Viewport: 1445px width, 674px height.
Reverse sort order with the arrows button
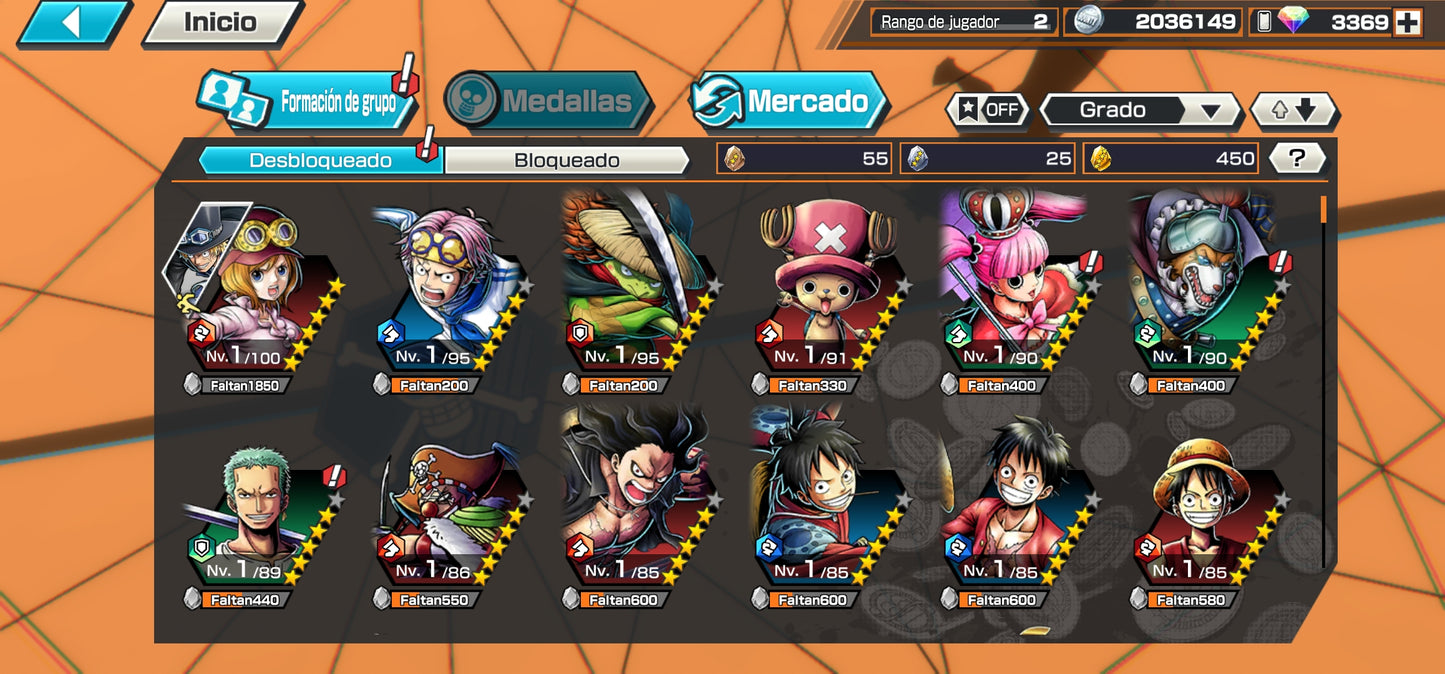tap(1293, 110)
